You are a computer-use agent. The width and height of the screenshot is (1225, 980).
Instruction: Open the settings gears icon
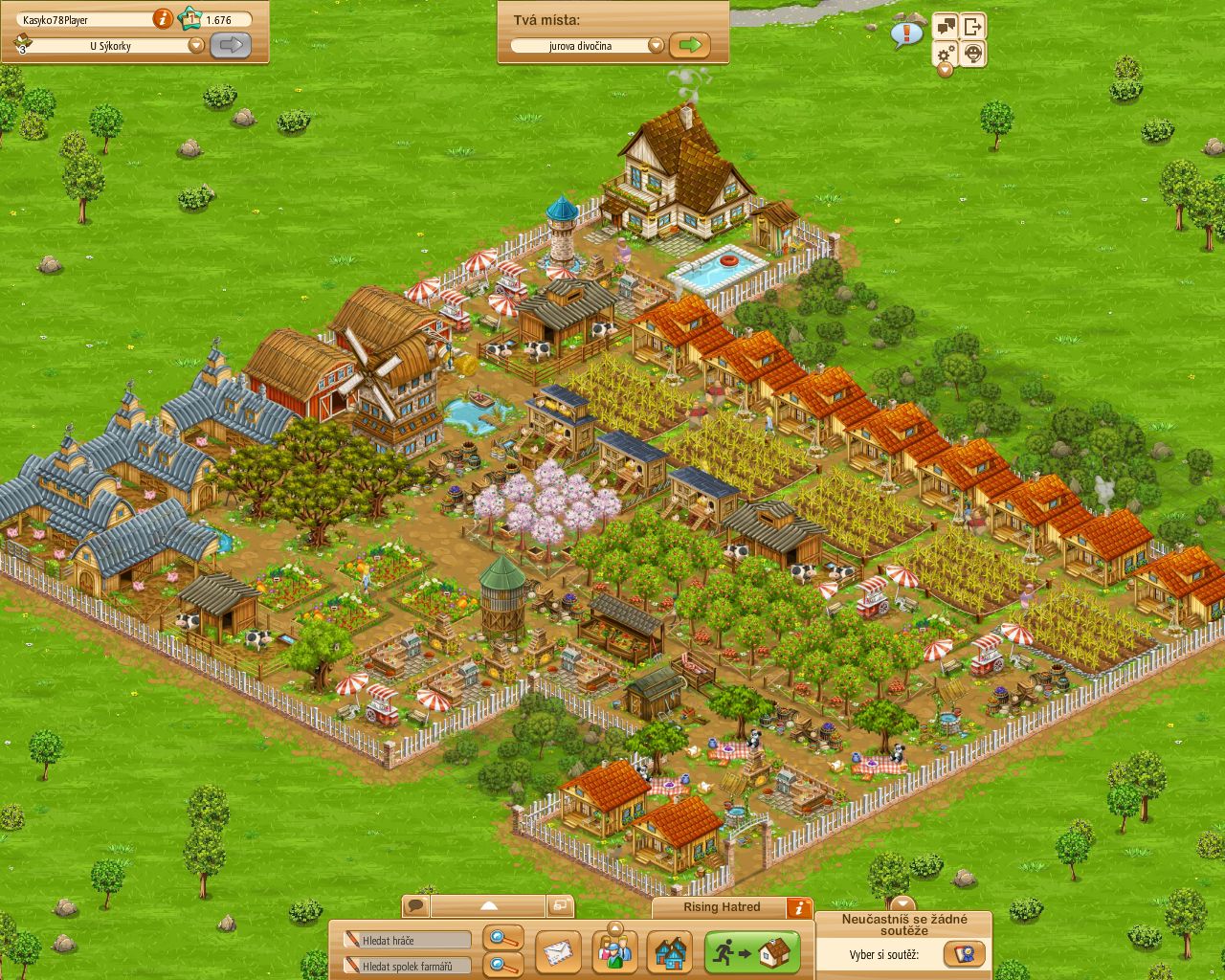click(945, 54)
